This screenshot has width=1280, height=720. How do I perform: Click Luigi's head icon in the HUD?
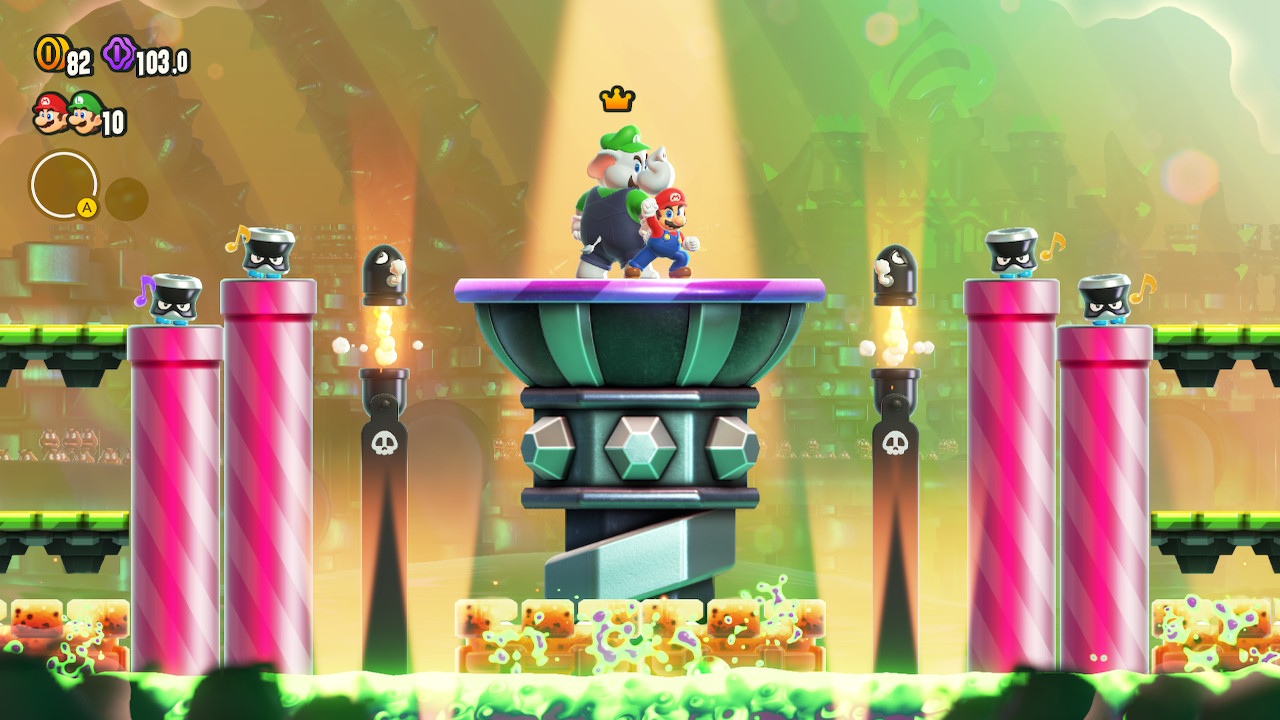tap(86, 113)
